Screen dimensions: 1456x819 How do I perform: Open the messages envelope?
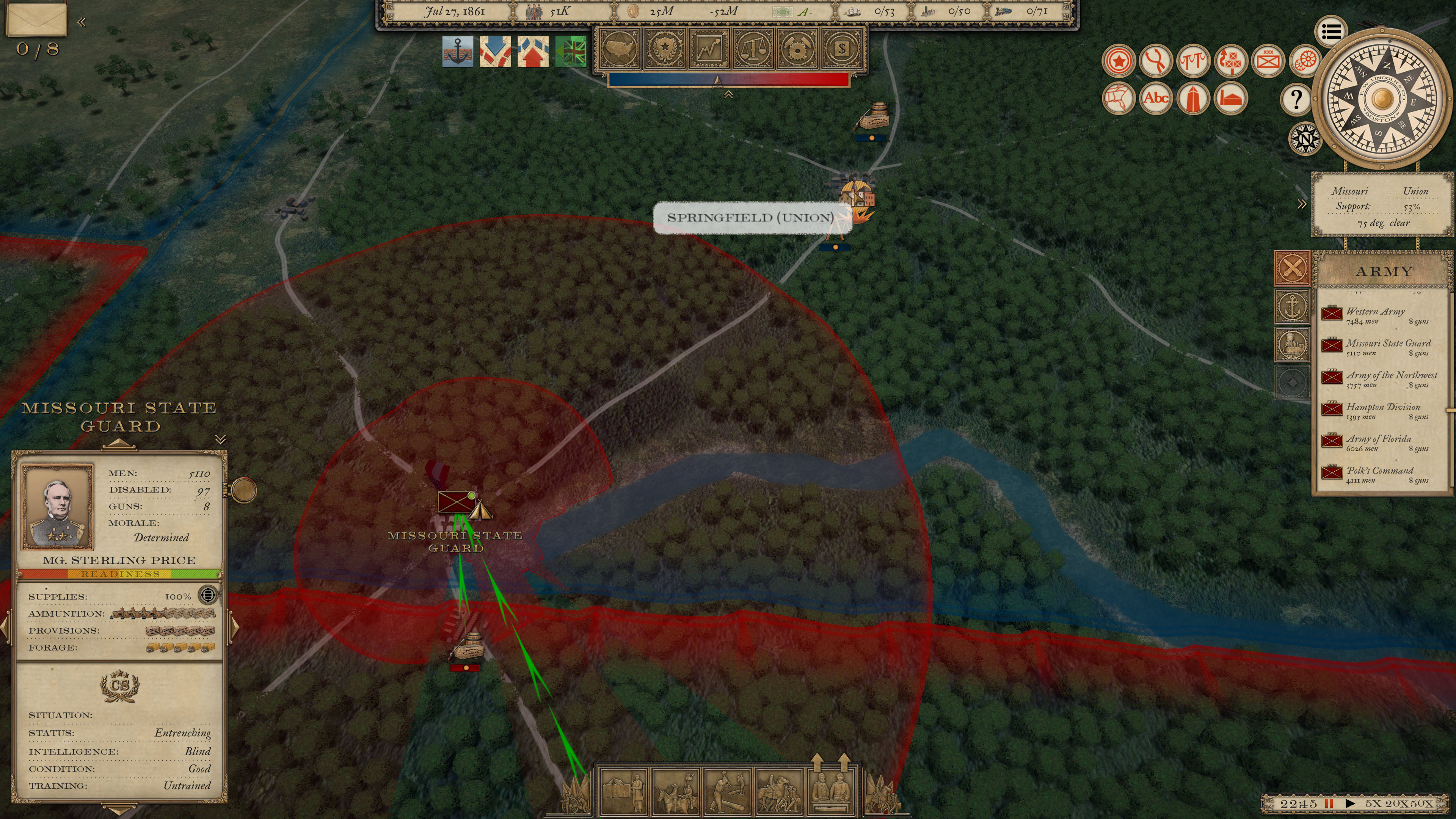tap(36, 20)
